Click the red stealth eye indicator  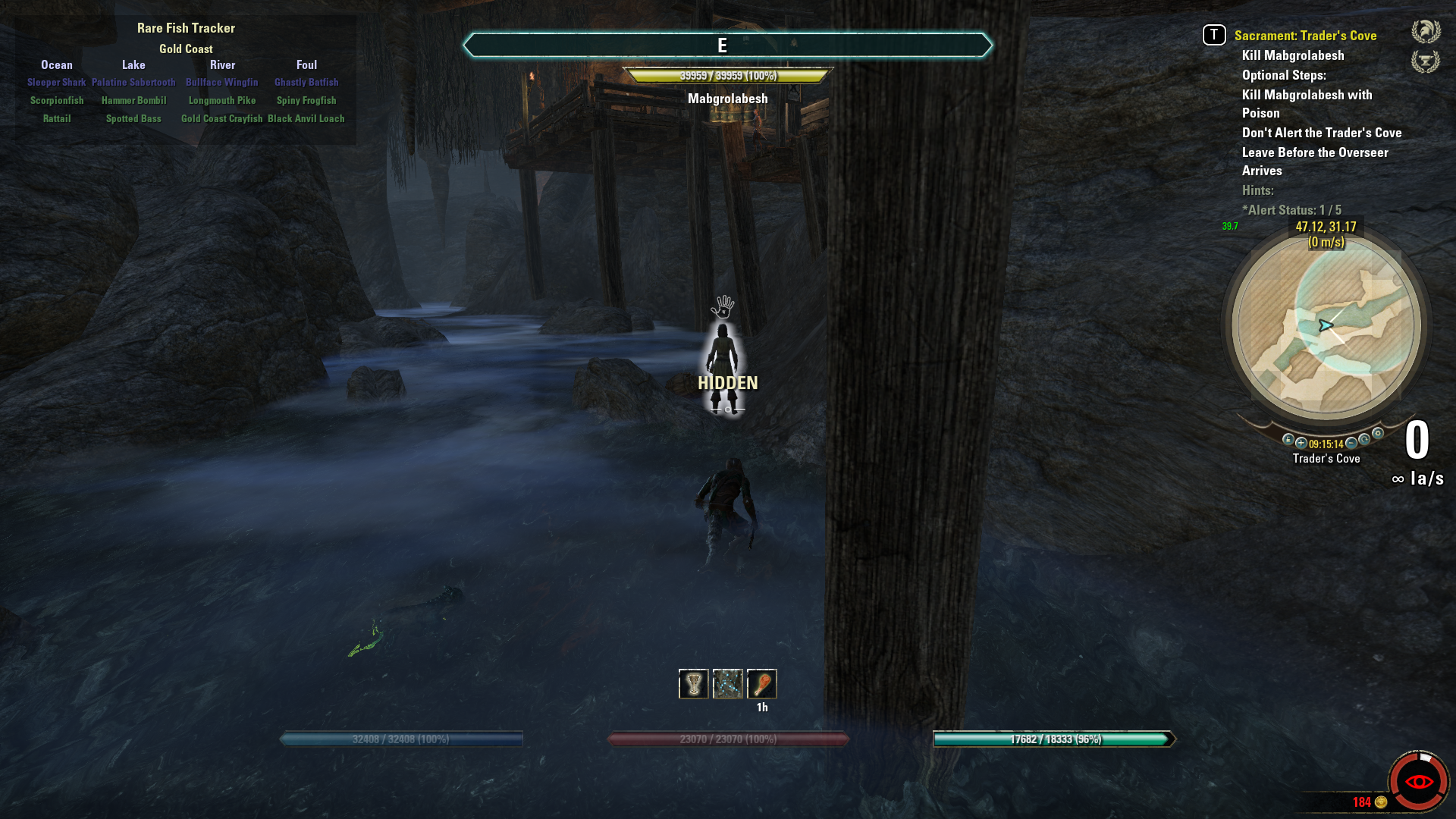coord(1418,782)
